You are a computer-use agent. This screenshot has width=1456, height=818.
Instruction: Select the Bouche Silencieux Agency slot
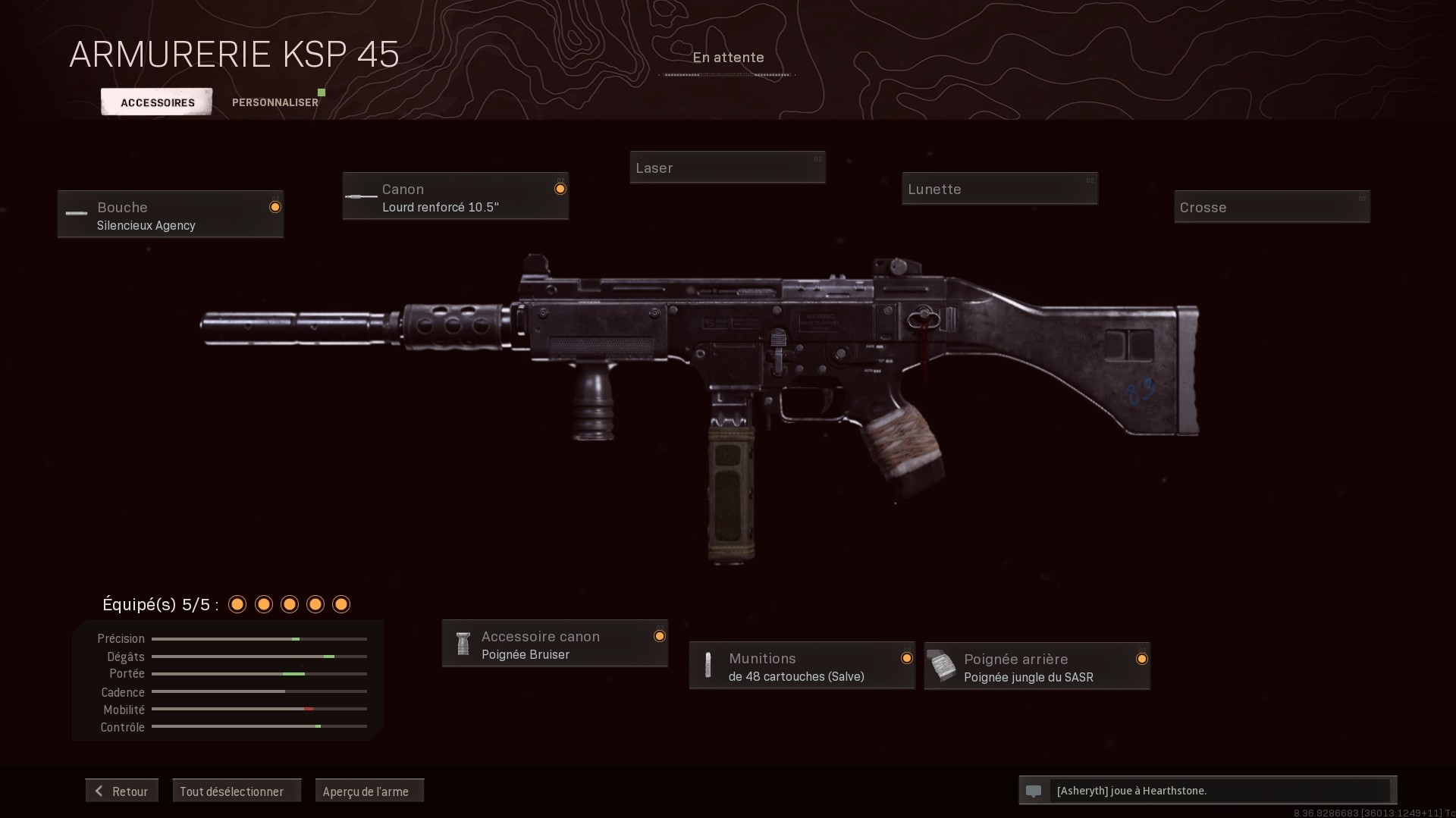[x=171, y=215]
